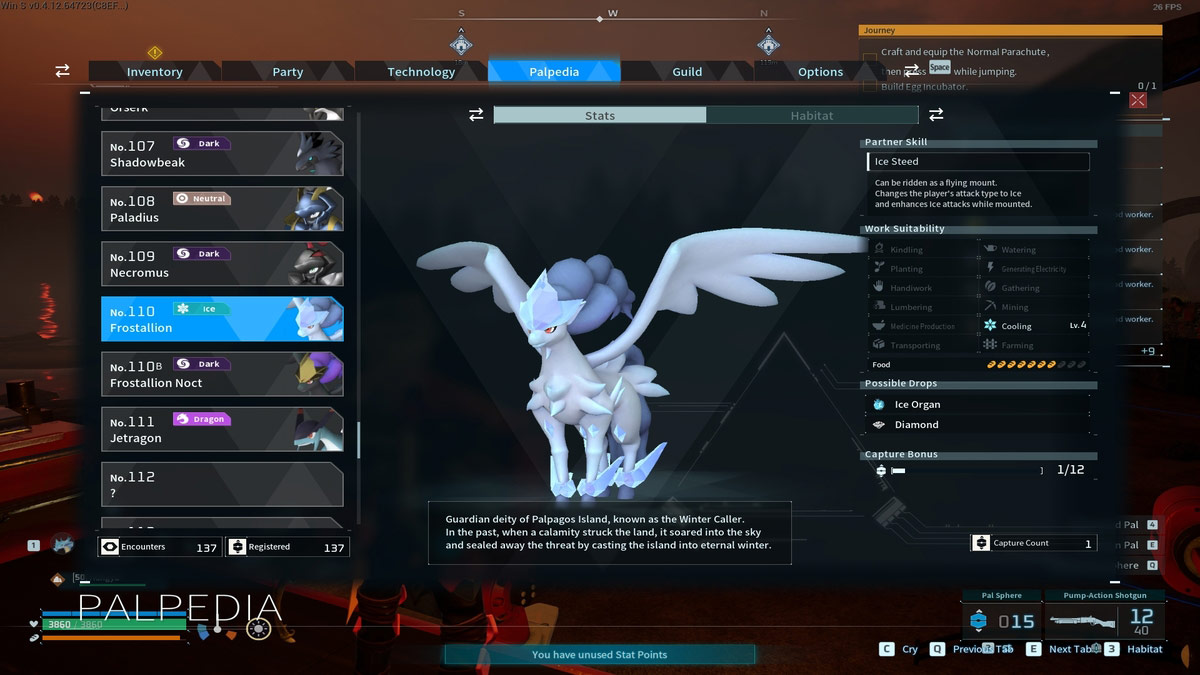Go to the Guild tab
The image size is (1200, 675).
click(x=687, y=72)
